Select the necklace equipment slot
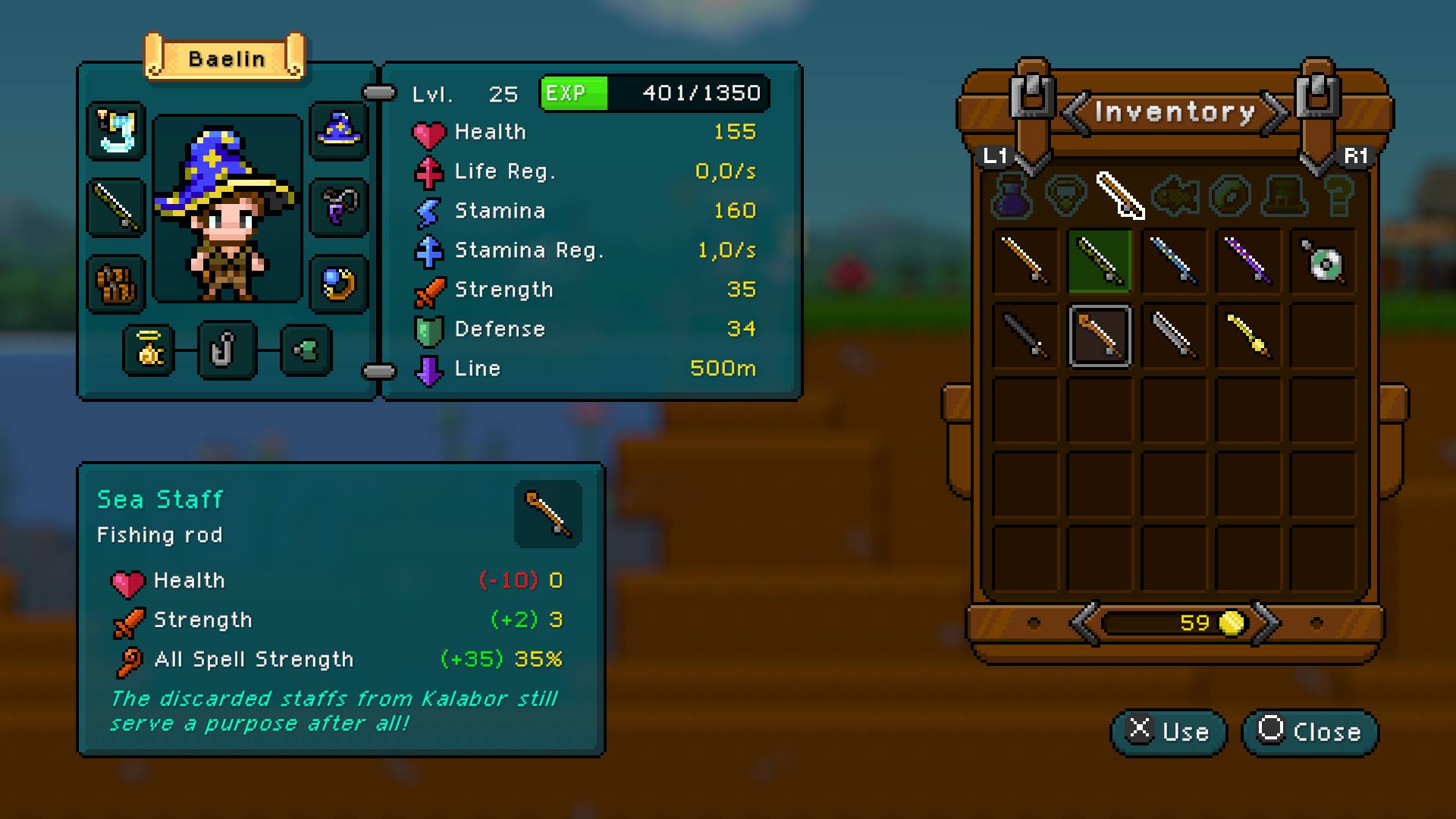 (339, 208)
